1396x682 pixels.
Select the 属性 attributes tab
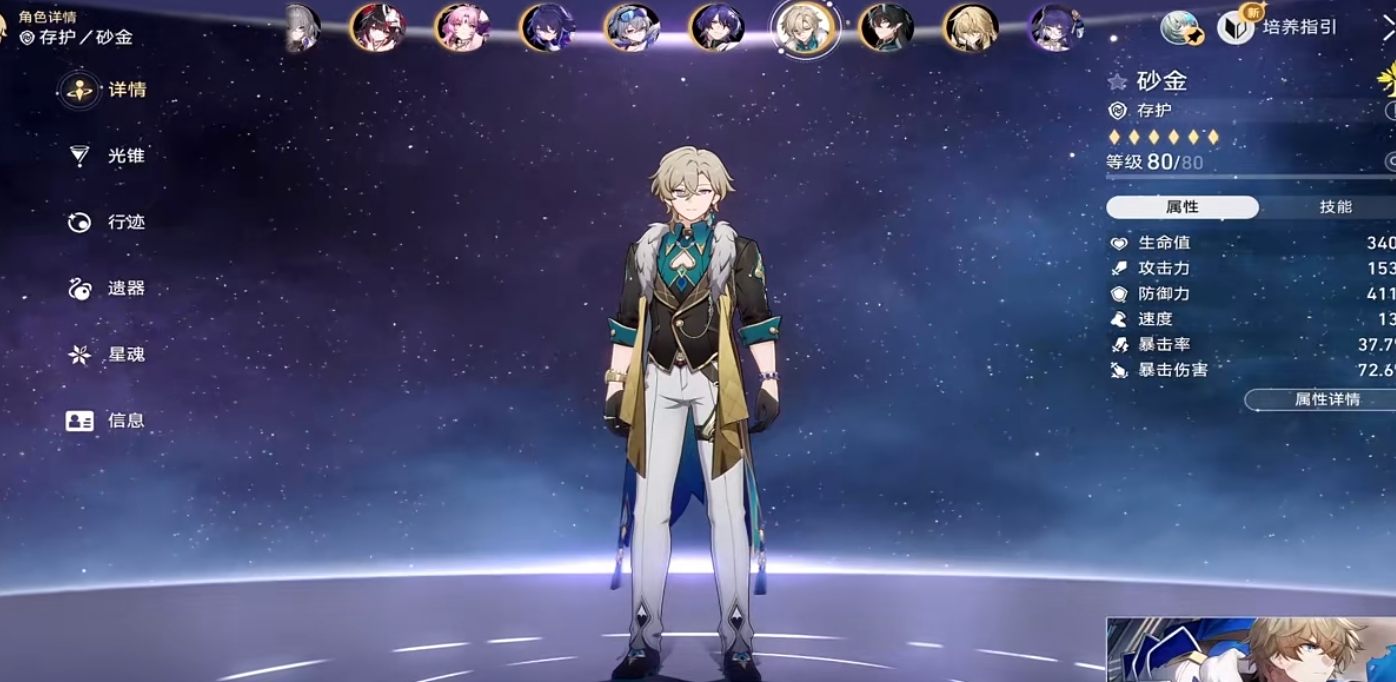1182,207
